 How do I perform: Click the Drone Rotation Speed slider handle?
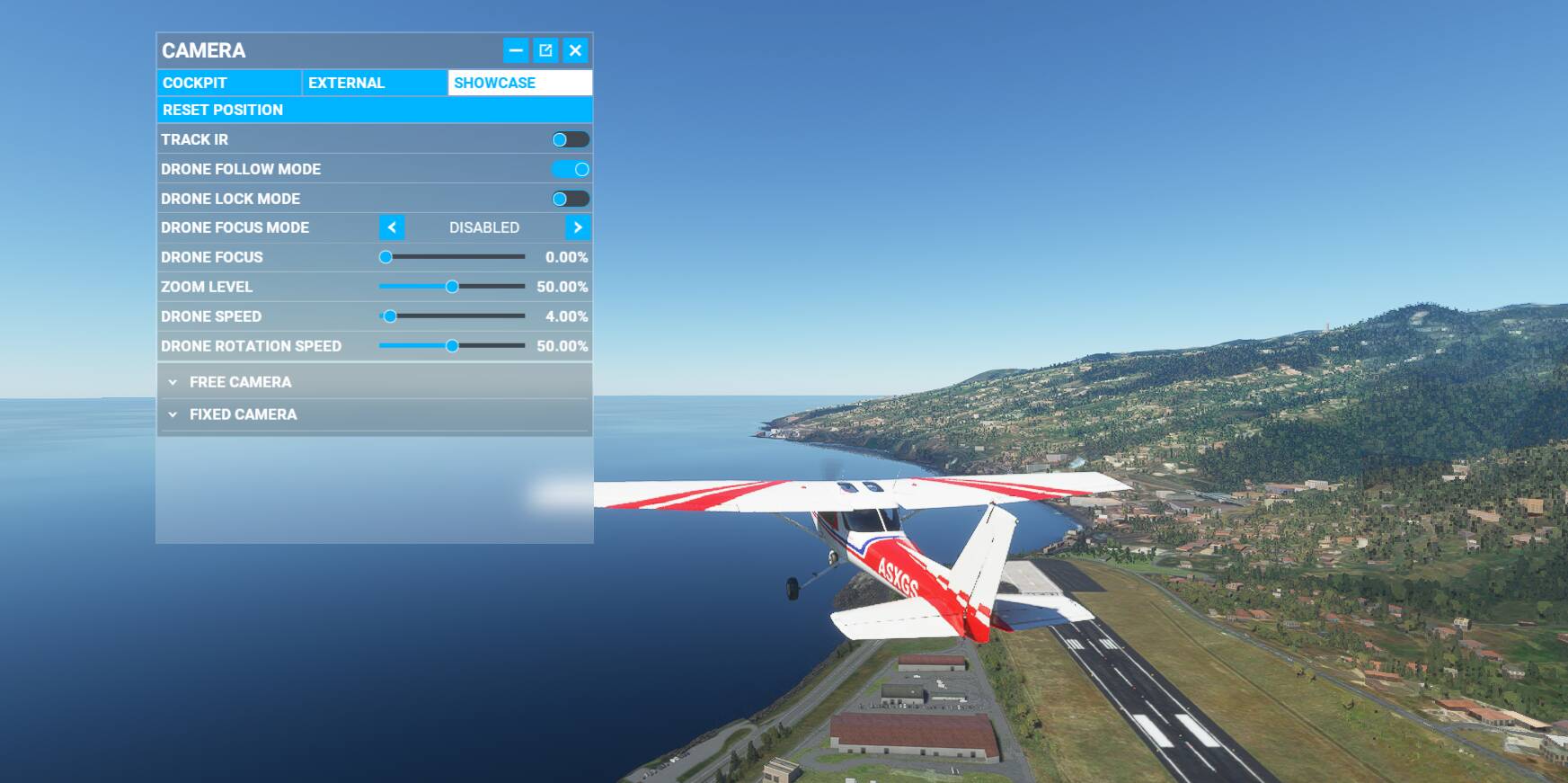click(x=452, y=346)
